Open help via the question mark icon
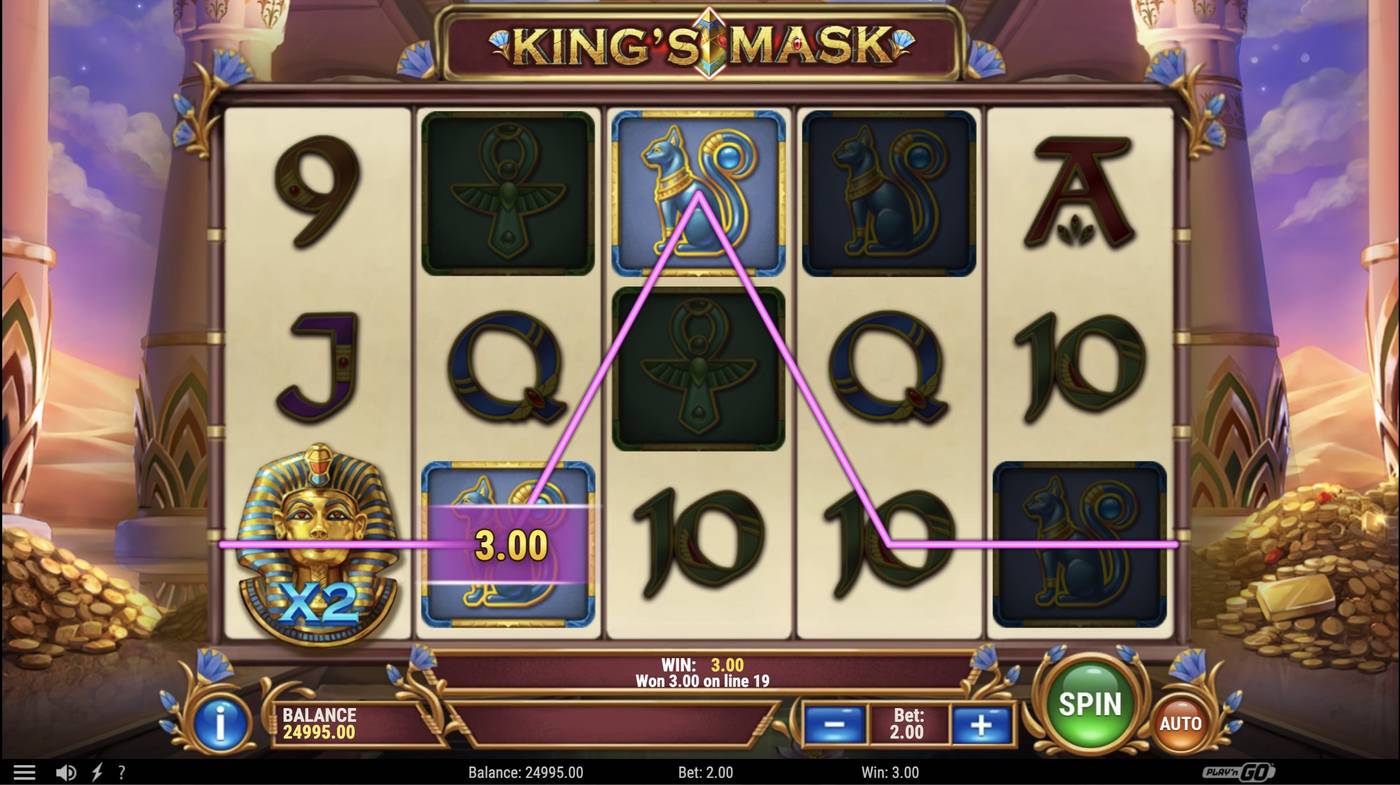This screenshot has width=1400, height=785. (x=122, y=770)
